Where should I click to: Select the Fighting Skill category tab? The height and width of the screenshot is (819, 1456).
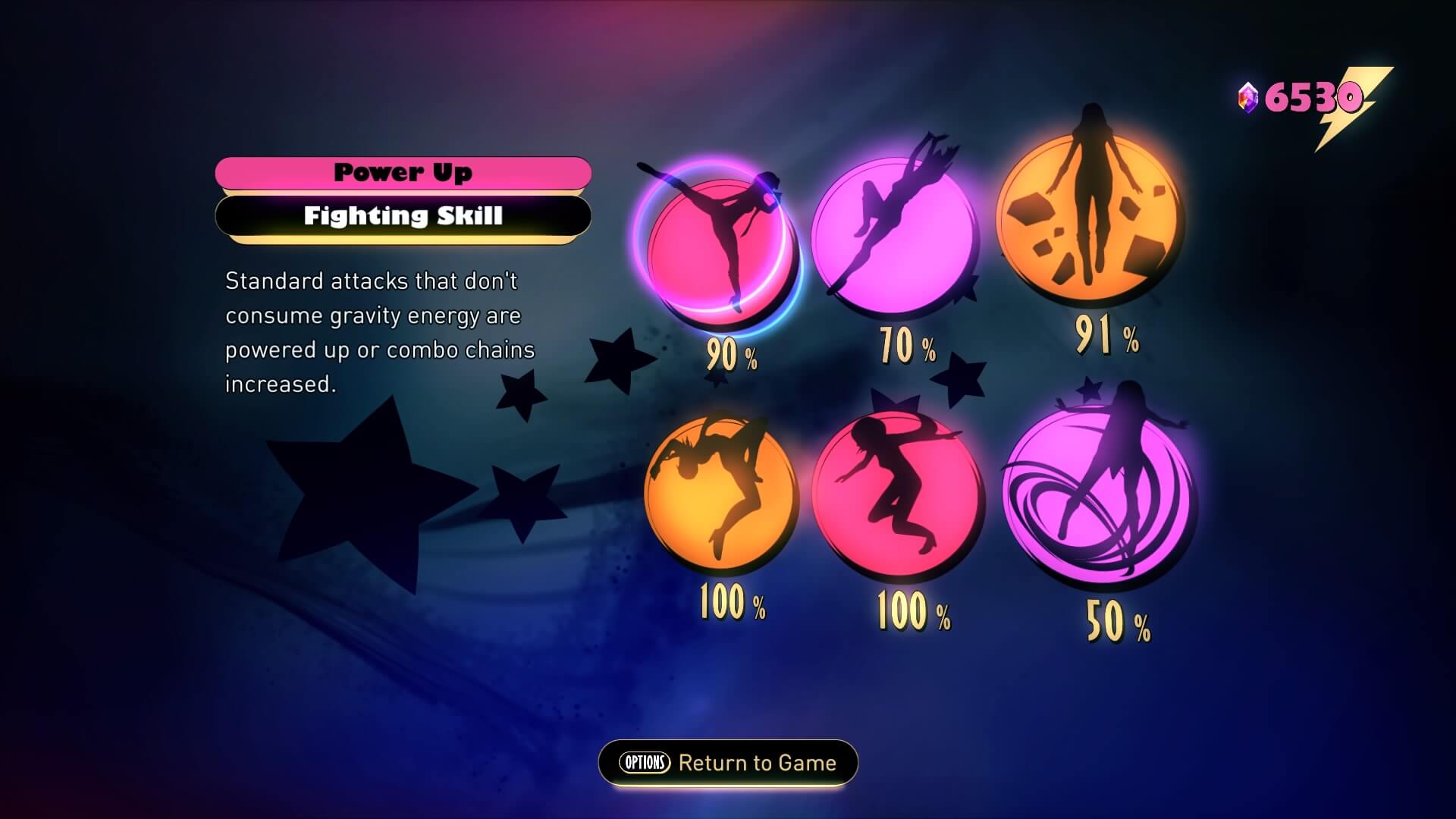403,216
